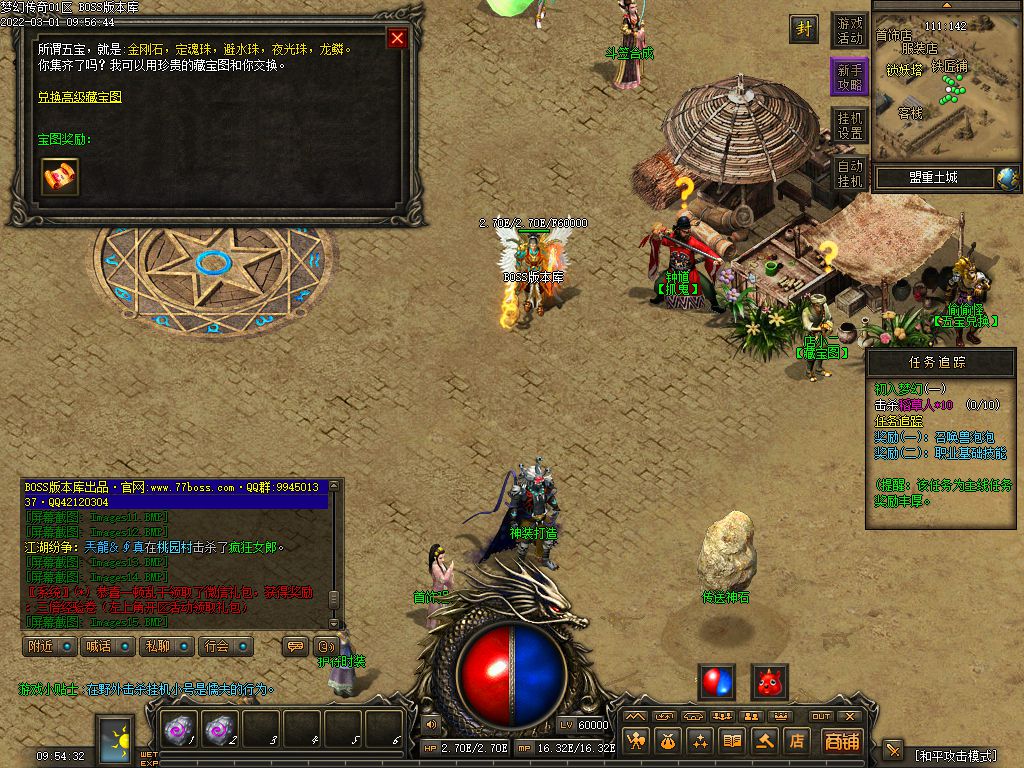The width and height of the screenshot is (1024, 768).
Task: Close the treasure map dialogue window
Action: (397, 38)
